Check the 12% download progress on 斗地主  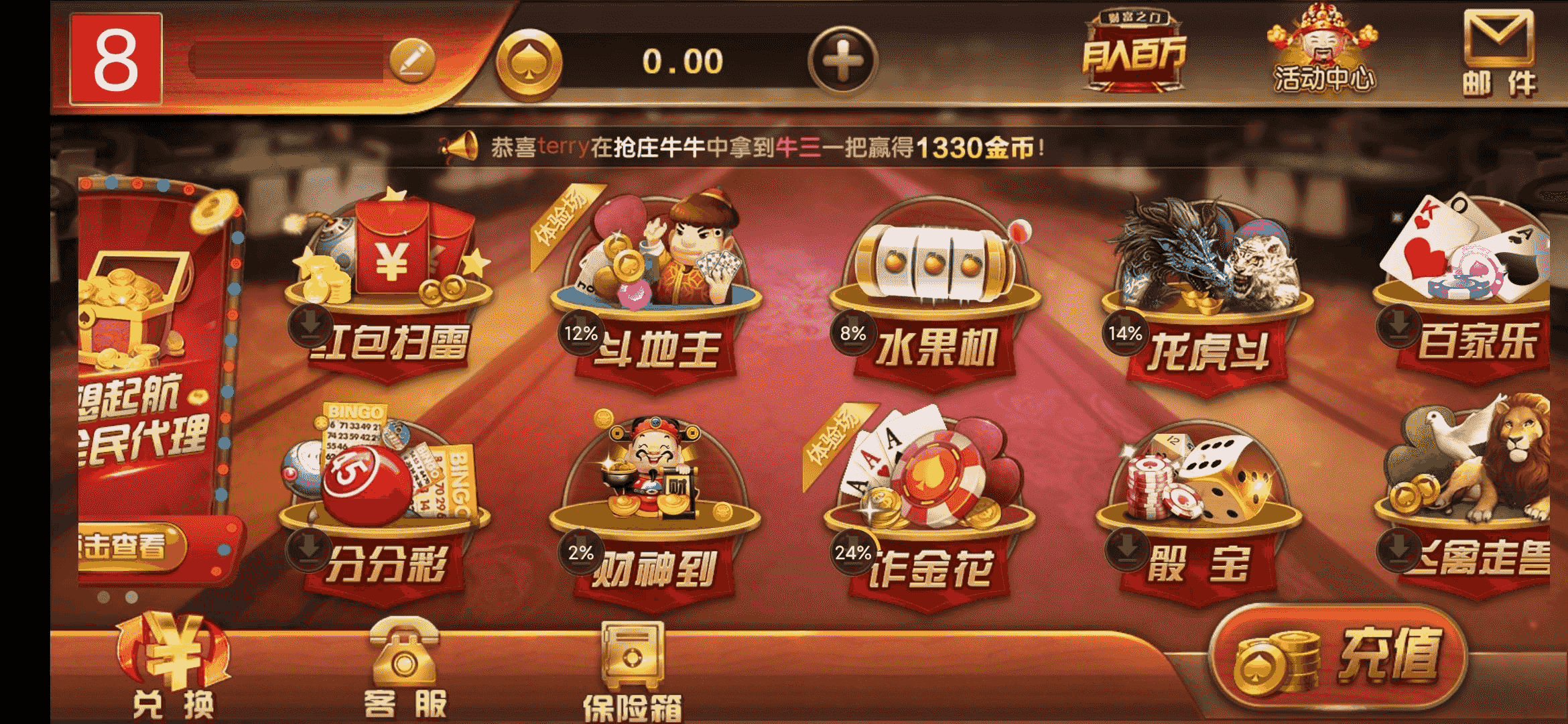coord(580,332)
